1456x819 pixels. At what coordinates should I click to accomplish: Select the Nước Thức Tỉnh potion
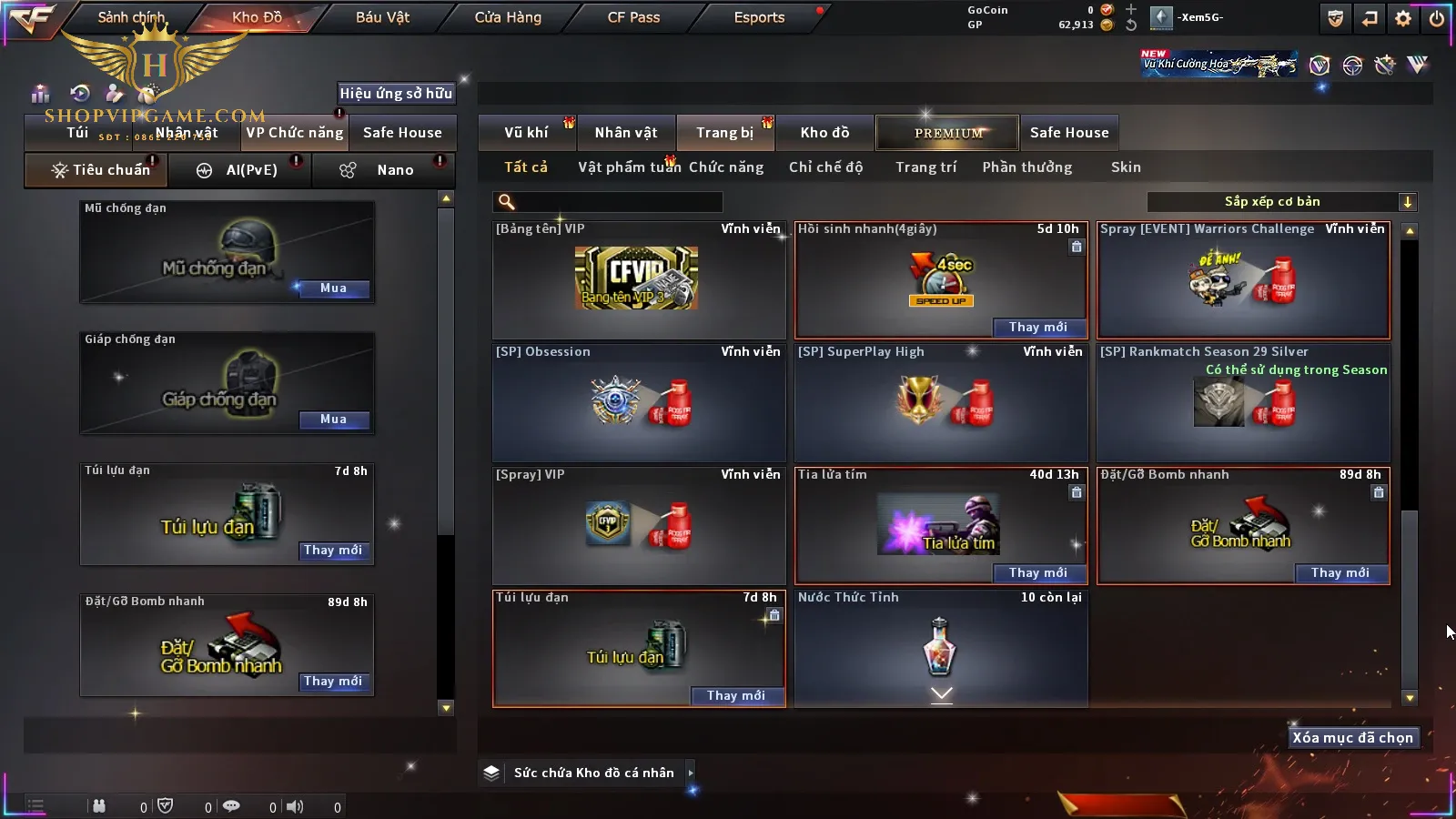tap(940, 647)
